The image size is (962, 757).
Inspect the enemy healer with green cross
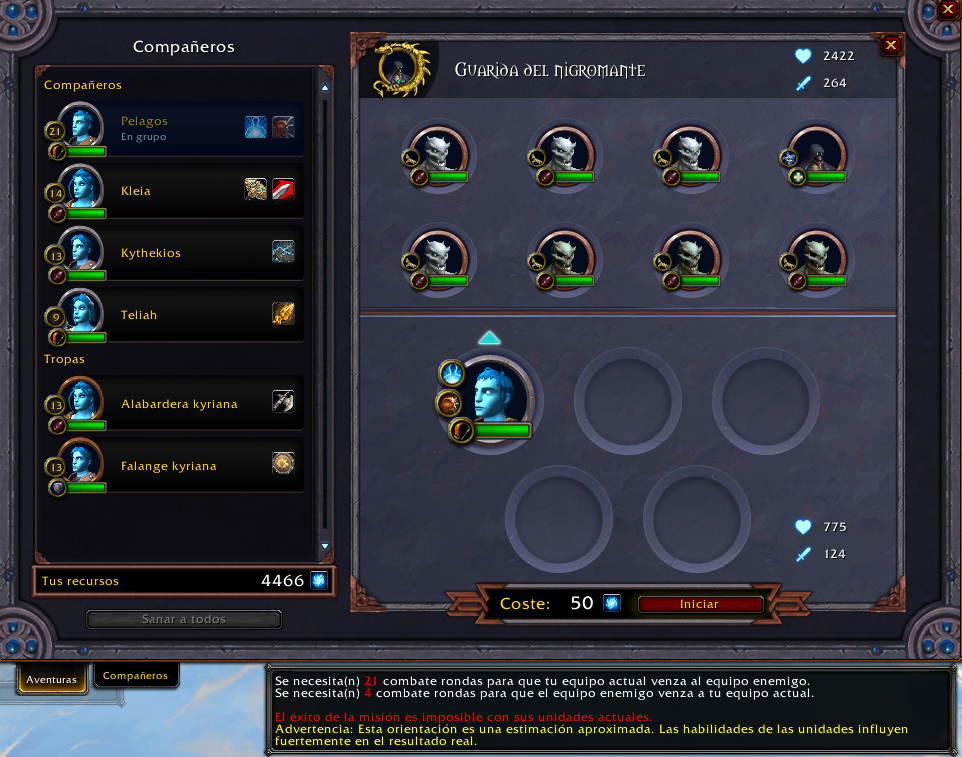click(x=817, y=155)
